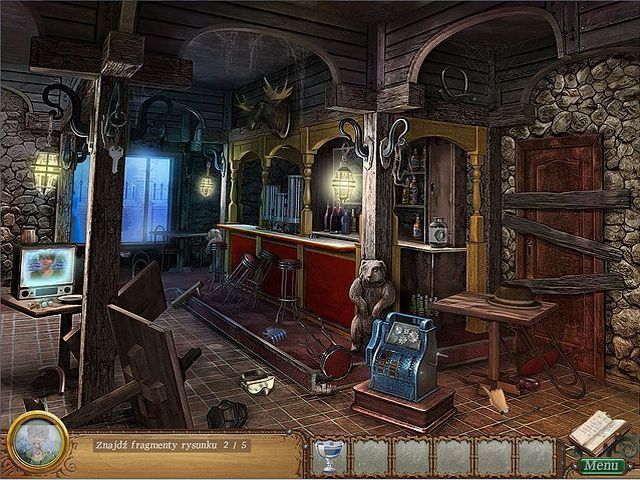Click the objective text 'Znajdź fragmenty rysunku'
Viewport: 640px width, 480px height.
pos(152,444)
